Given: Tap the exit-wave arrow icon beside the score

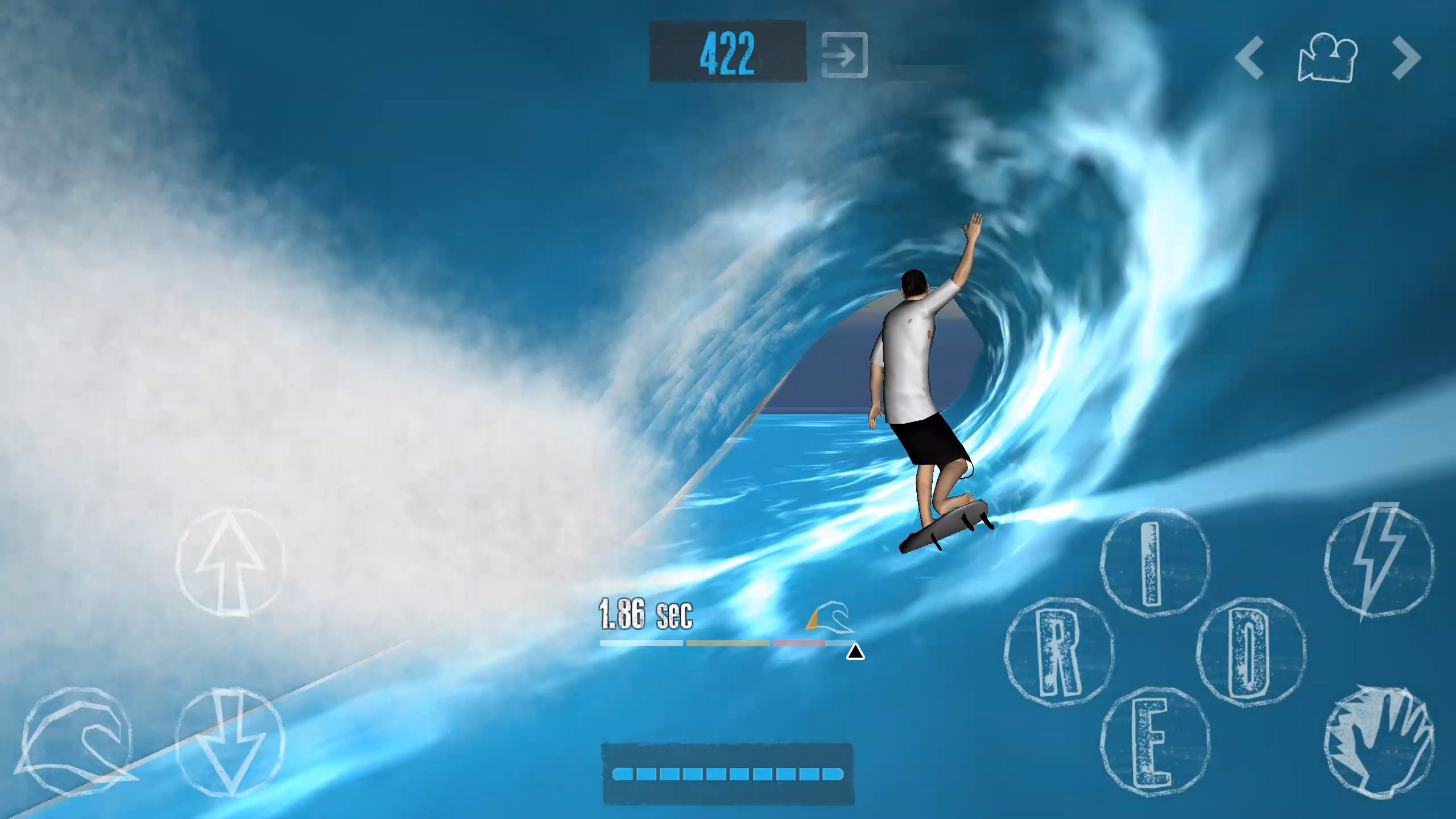Looking at the screenshot, I should click(843, 53).
